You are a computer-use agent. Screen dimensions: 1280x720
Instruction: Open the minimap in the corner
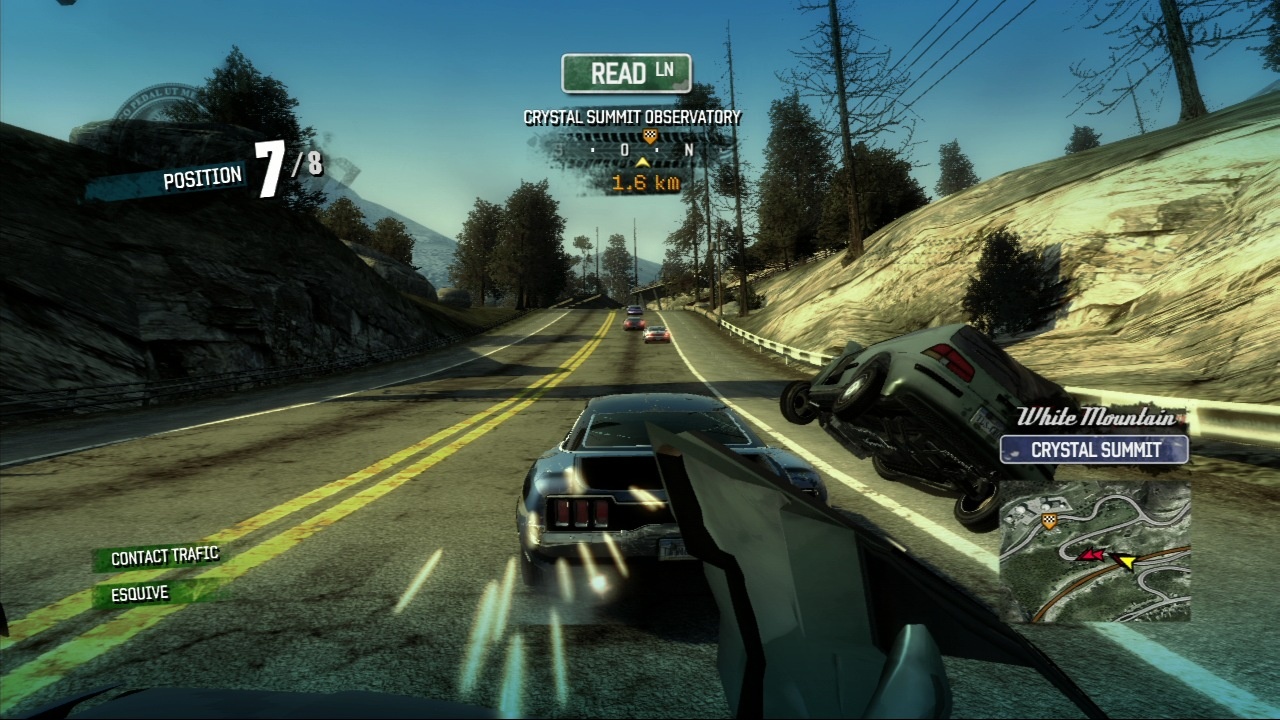[1094, 552]
